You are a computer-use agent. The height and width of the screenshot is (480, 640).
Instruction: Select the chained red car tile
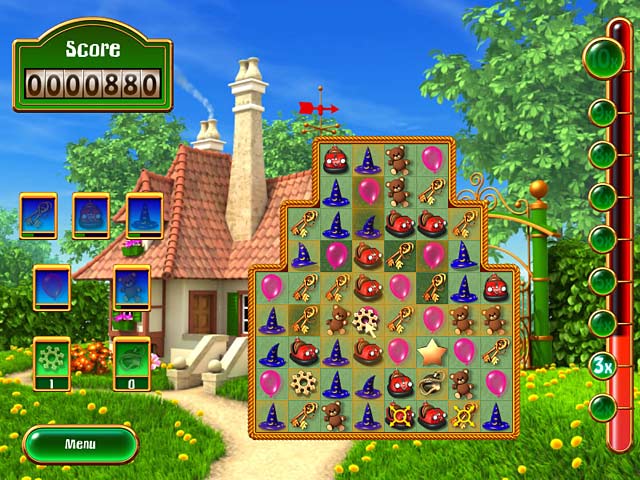click(x=400, y=415)
